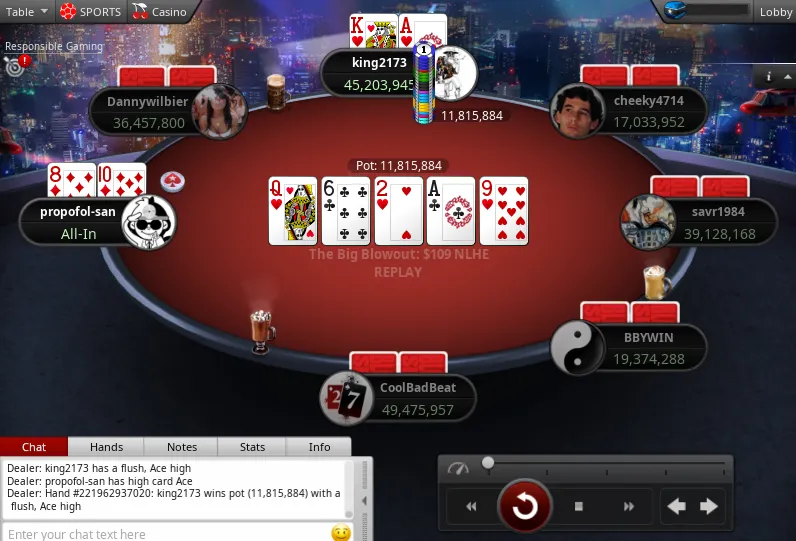
Task: Open the emoji picker in chat
Action: click(x=341, y=533)
